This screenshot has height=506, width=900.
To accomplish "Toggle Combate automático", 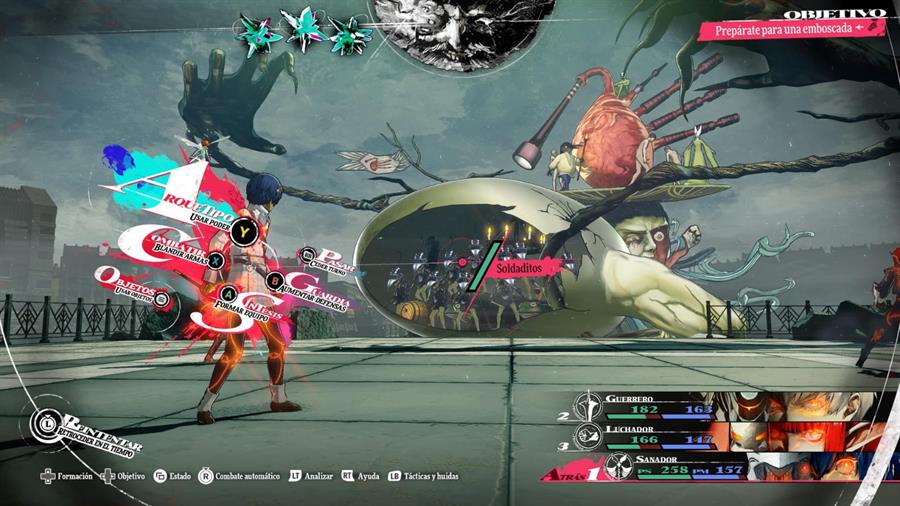I will [x=240, y=476].
